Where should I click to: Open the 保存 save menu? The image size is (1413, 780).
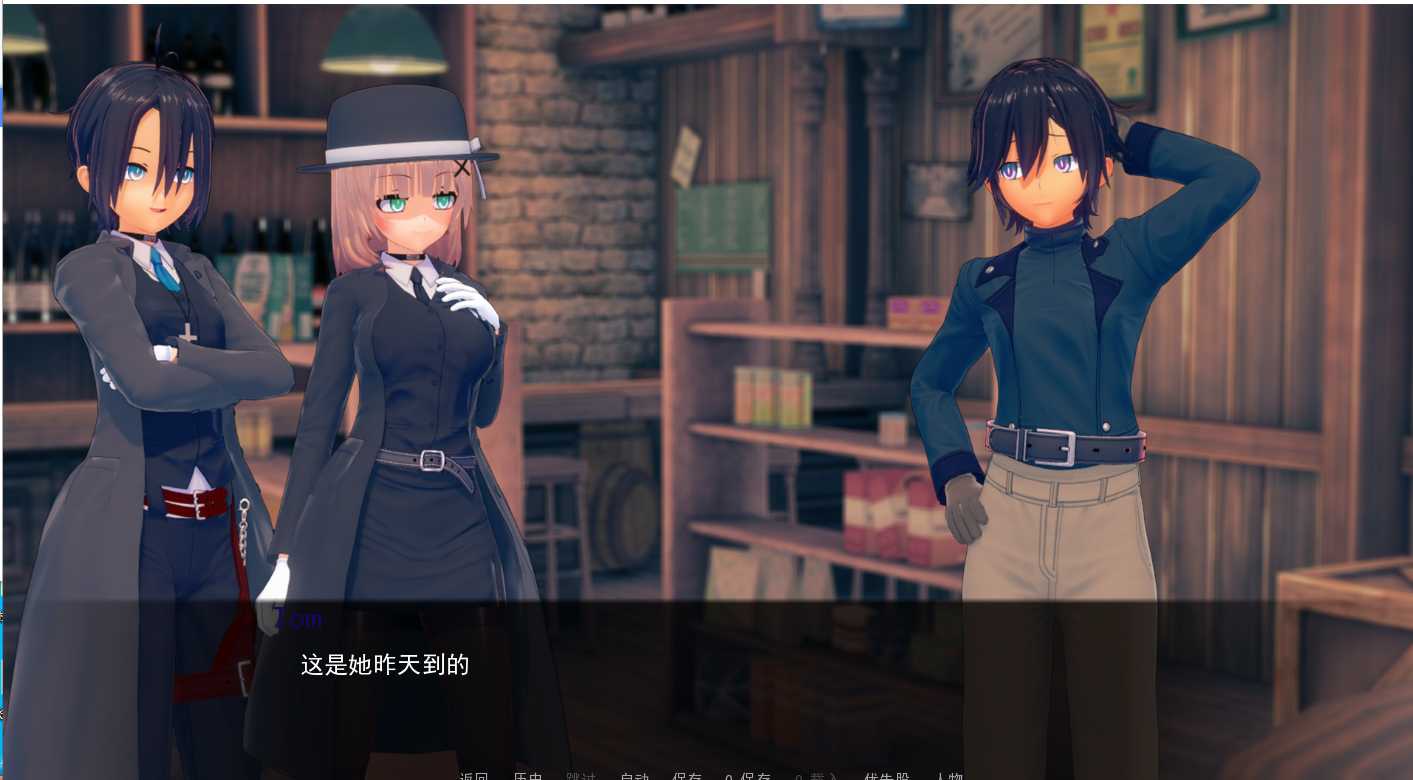[687, 776]
